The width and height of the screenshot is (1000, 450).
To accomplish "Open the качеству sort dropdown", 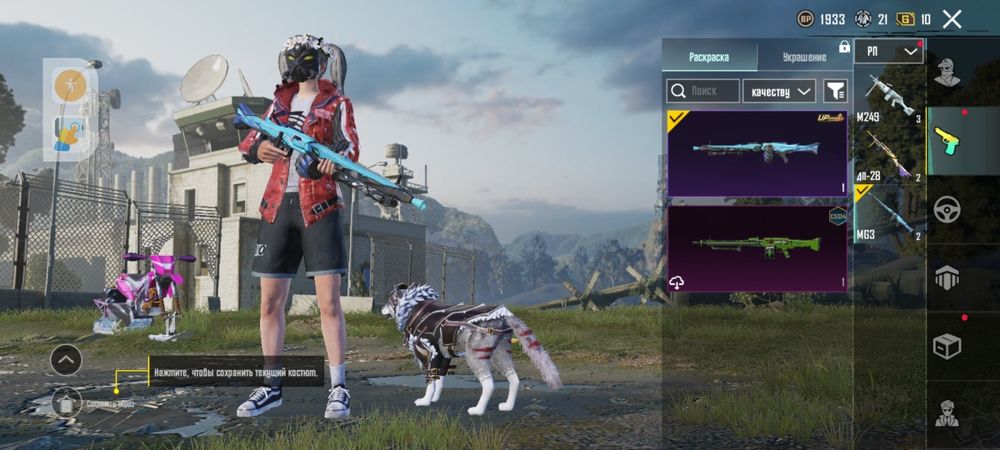I will click(781, 91).
